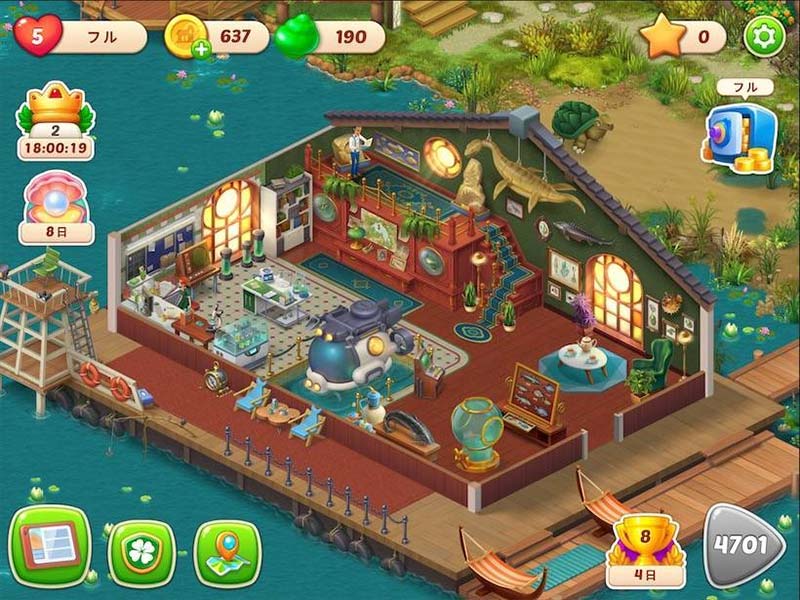Tap the green gem currency icon
Viewport: 800px width, 600px height.
[296, 37]
